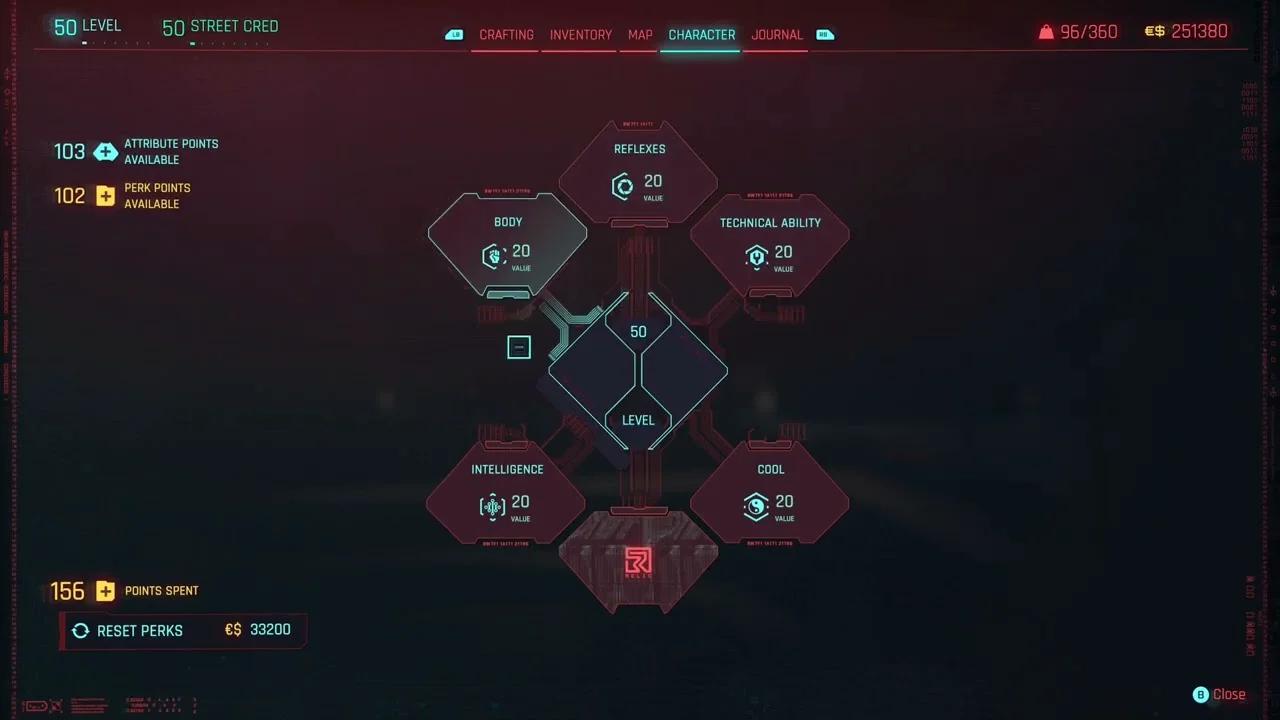1280x720 pixels.
Task: Click the small square marker near Body
Action: (519, 347)
